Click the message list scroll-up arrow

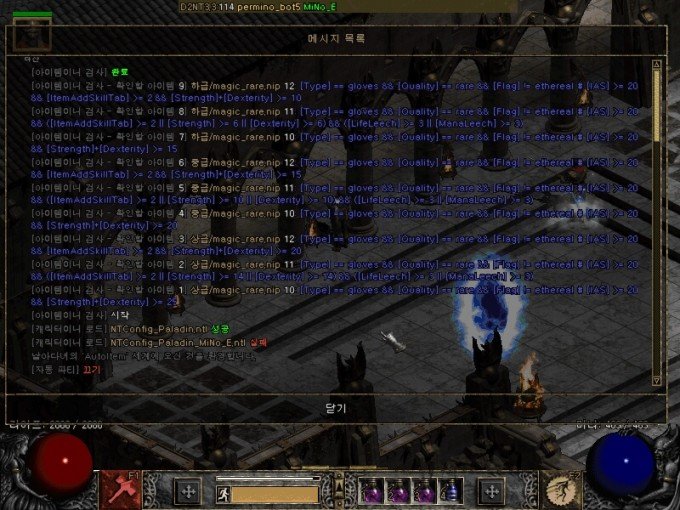(x=656, y=64)
